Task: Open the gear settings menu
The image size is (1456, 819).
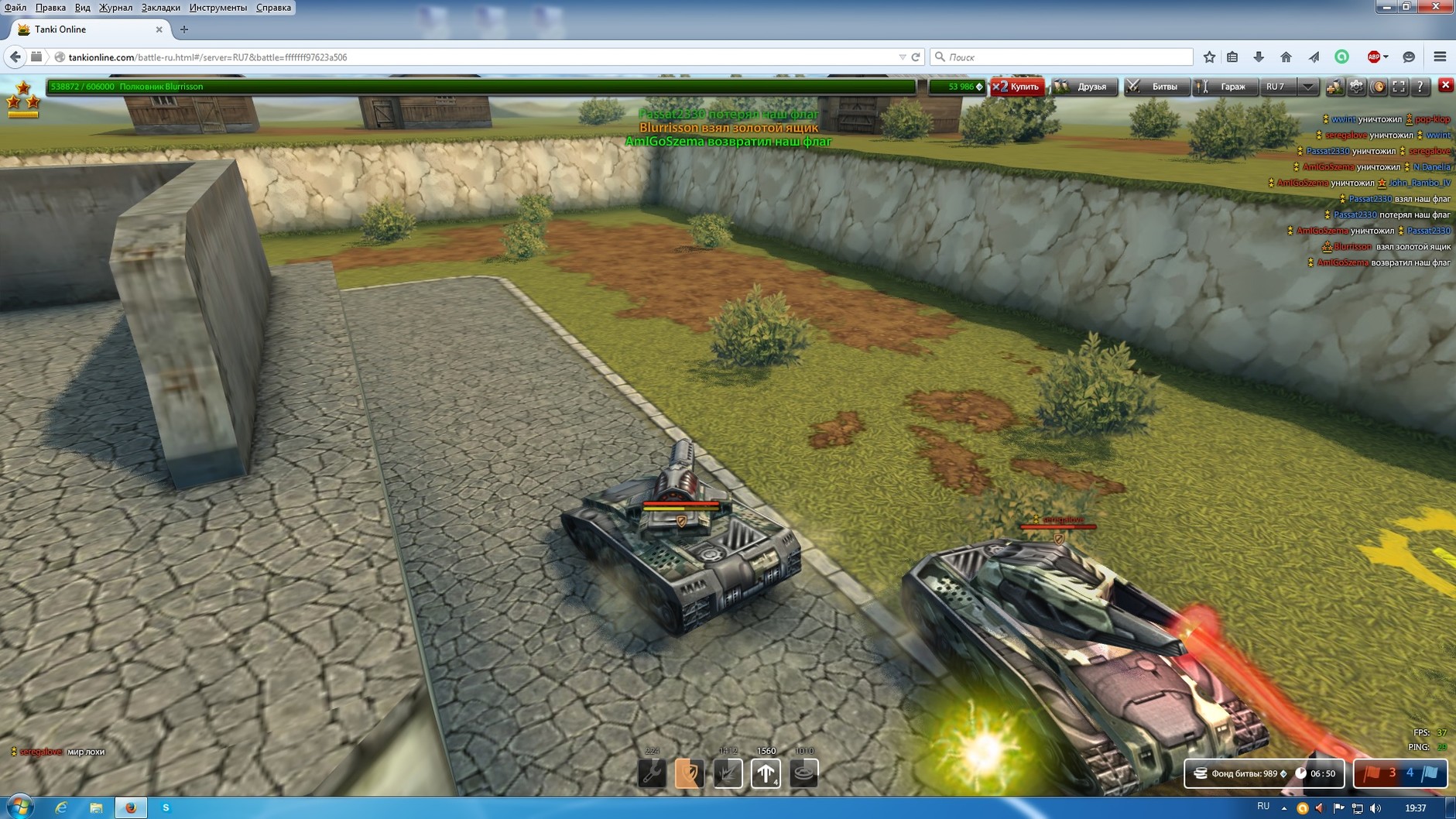Action: 1356,87
